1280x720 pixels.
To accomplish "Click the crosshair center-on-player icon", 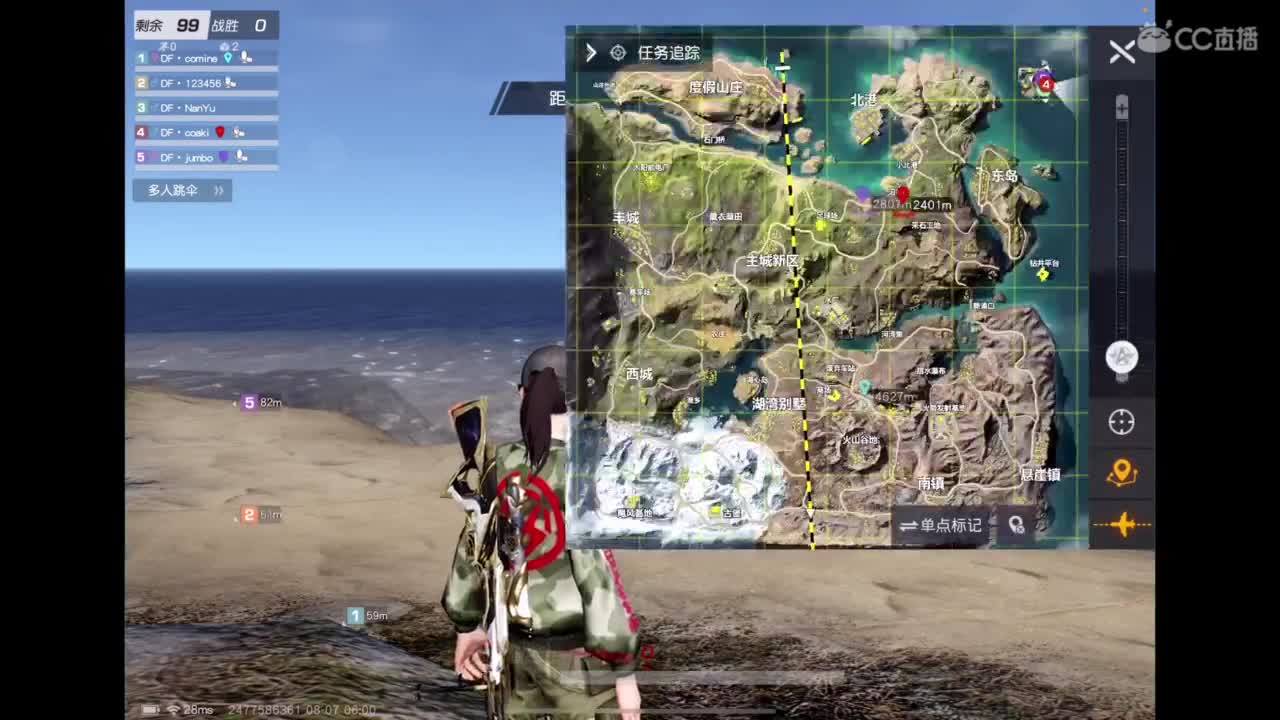I will [x=1121, y=423].
